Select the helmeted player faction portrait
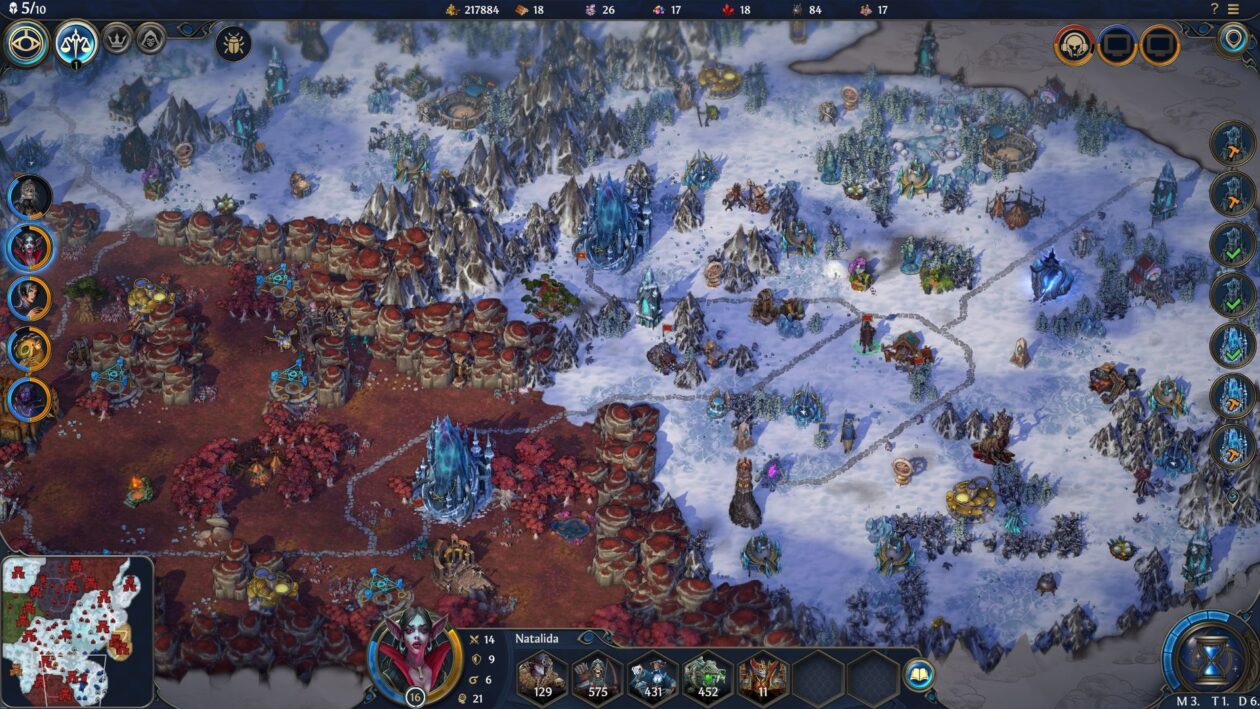This screenshot has width=1260, height=709. tap(1074, 45)
